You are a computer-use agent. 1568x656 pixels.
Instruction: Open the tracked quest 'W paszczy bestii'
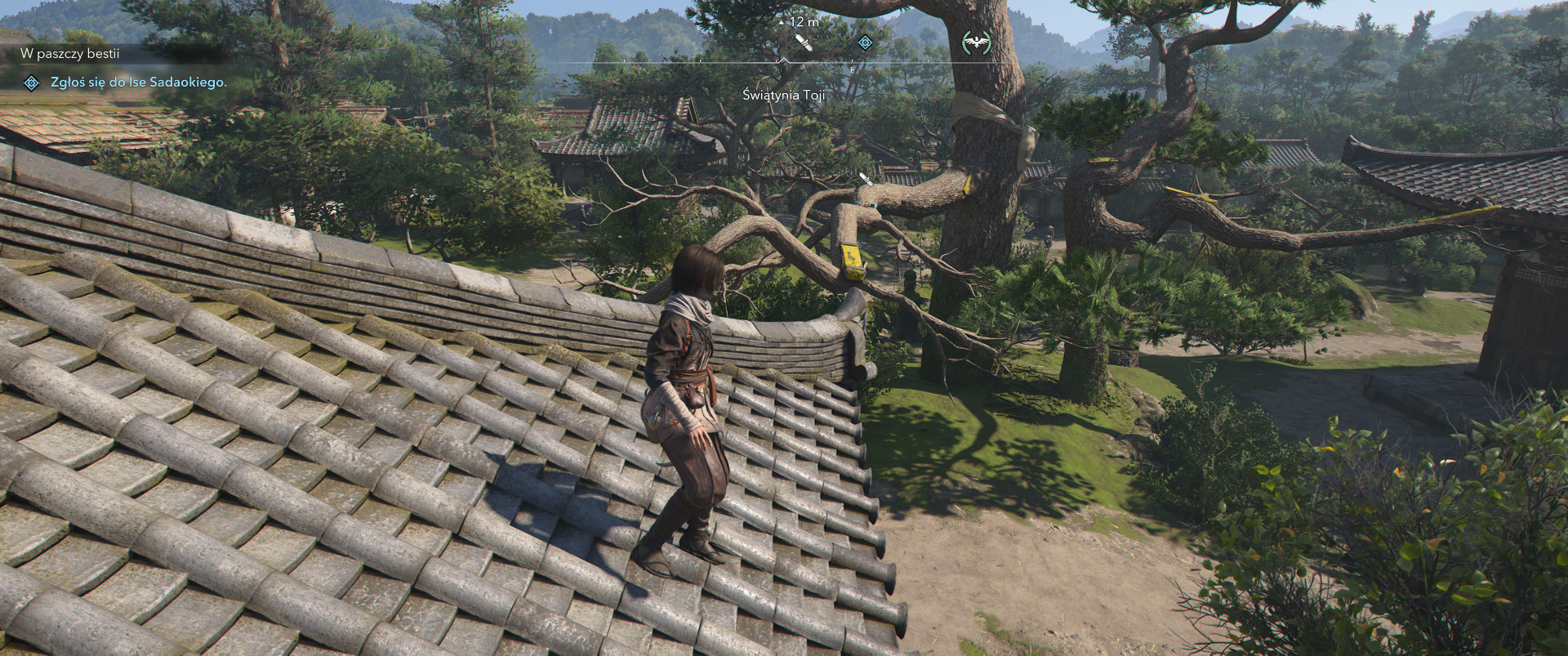(70, 54)
